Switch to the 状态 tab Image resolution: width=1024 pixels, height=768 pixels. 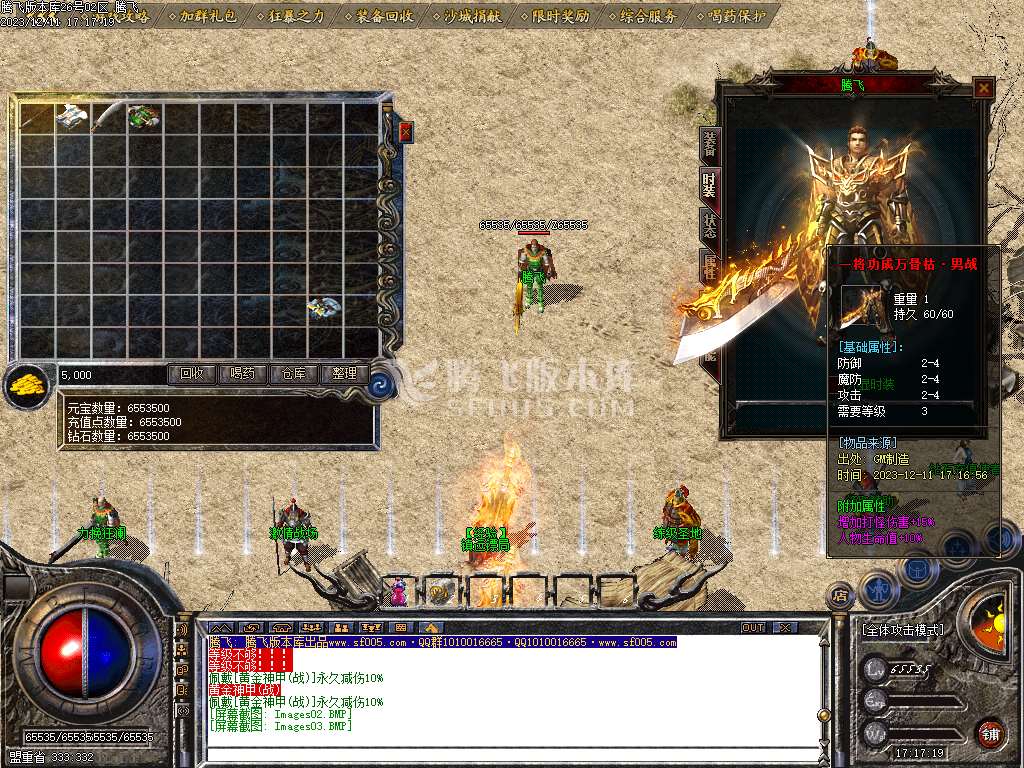709,224
